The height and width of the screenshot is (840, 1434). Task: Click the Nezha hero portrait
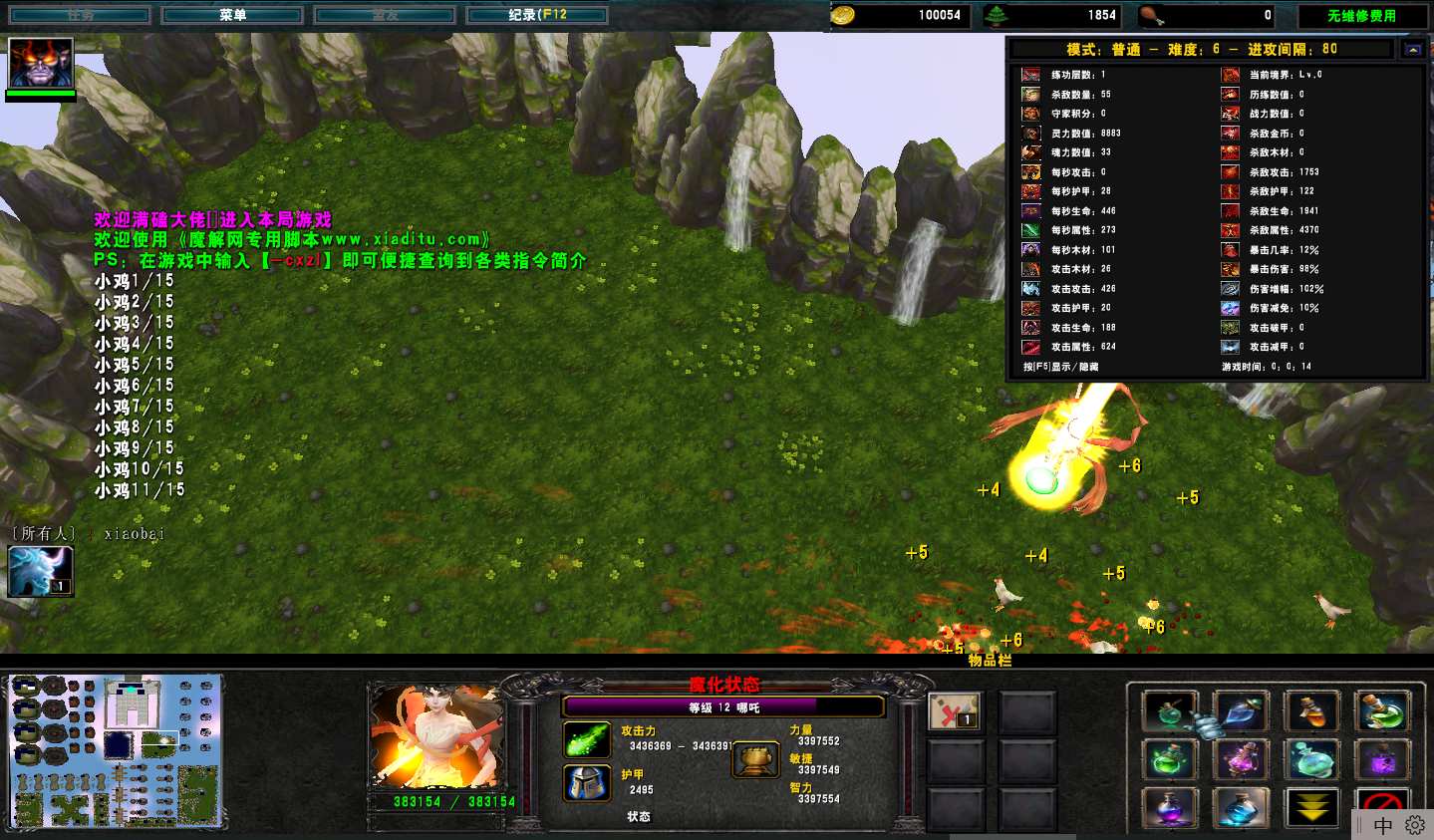[x=436, y=736]
